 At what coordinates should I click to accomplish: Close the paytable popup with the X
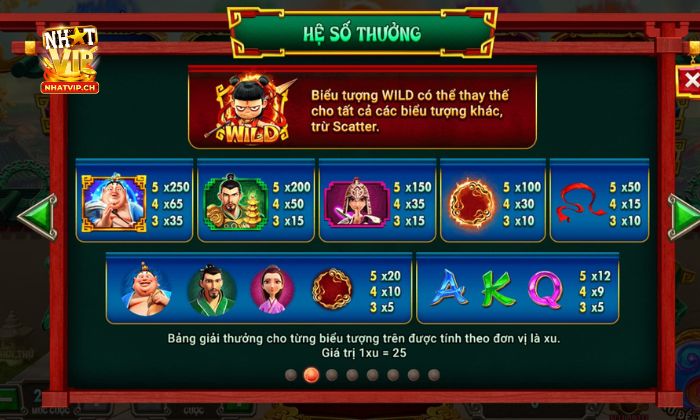coord(688,80)
